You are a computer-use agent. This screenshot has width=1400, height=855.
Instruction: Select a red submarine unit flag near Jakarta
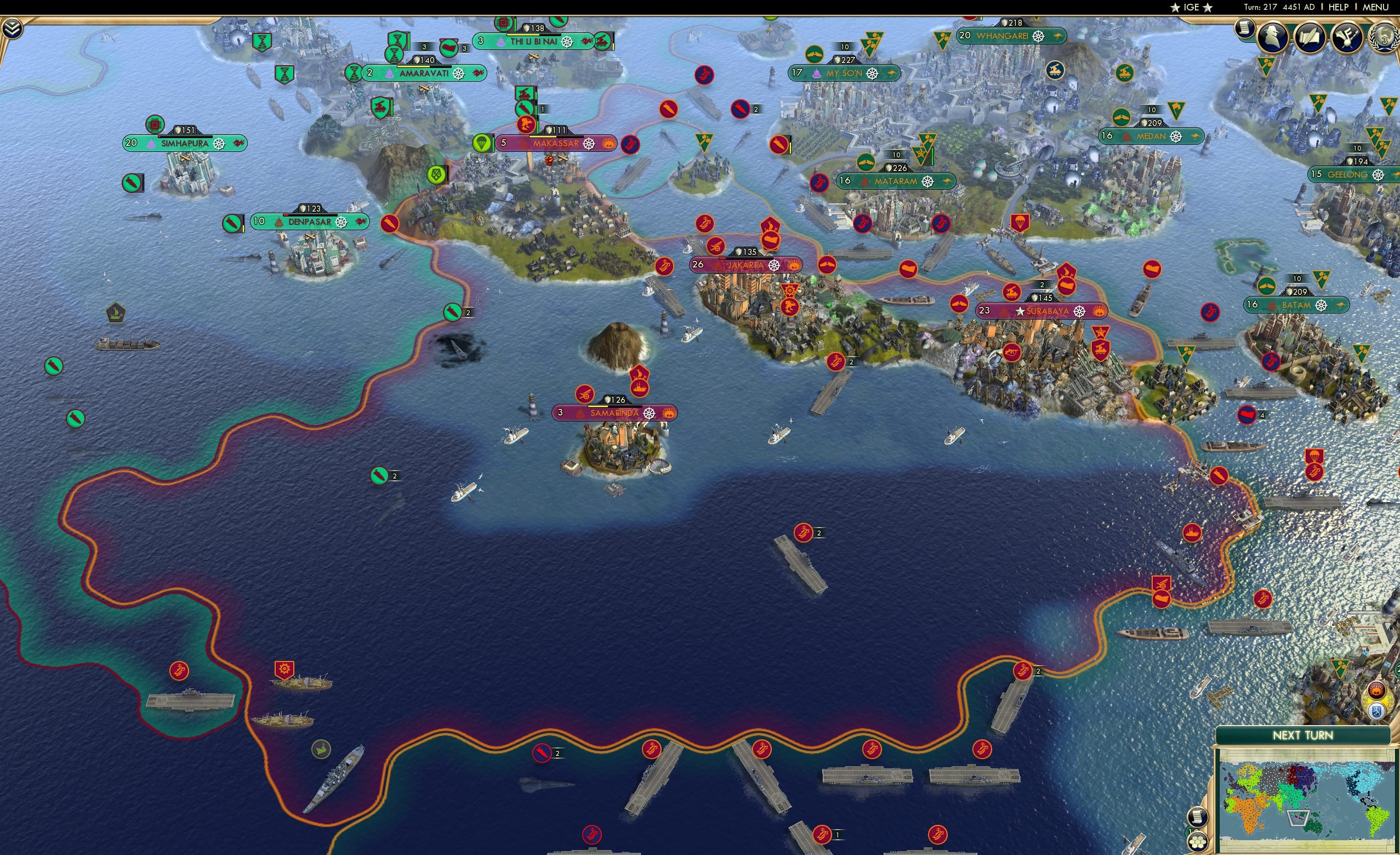[x=704, y=224]
